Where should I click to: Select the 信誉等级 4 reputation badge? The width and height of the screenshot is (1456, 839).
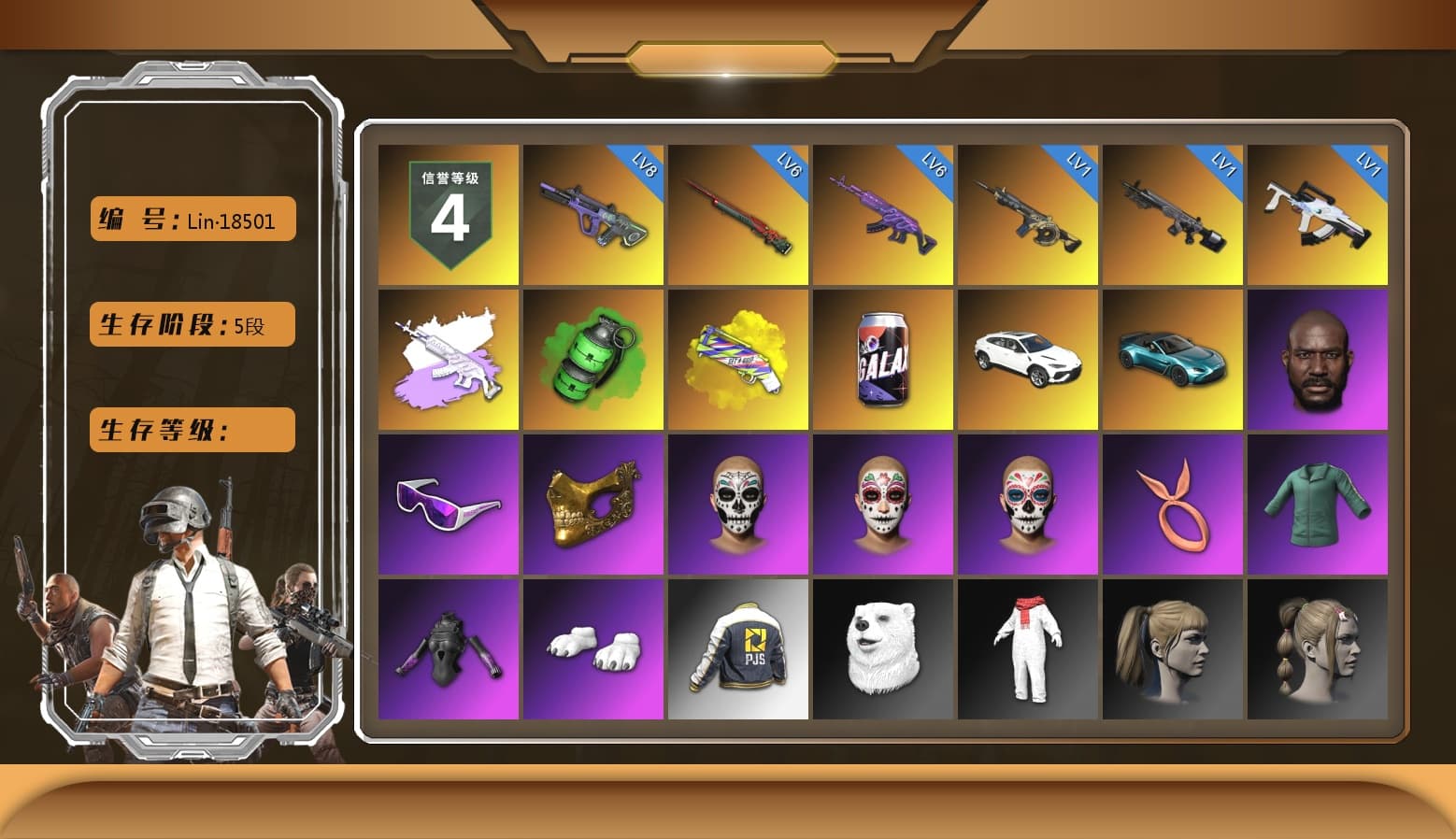447,215
